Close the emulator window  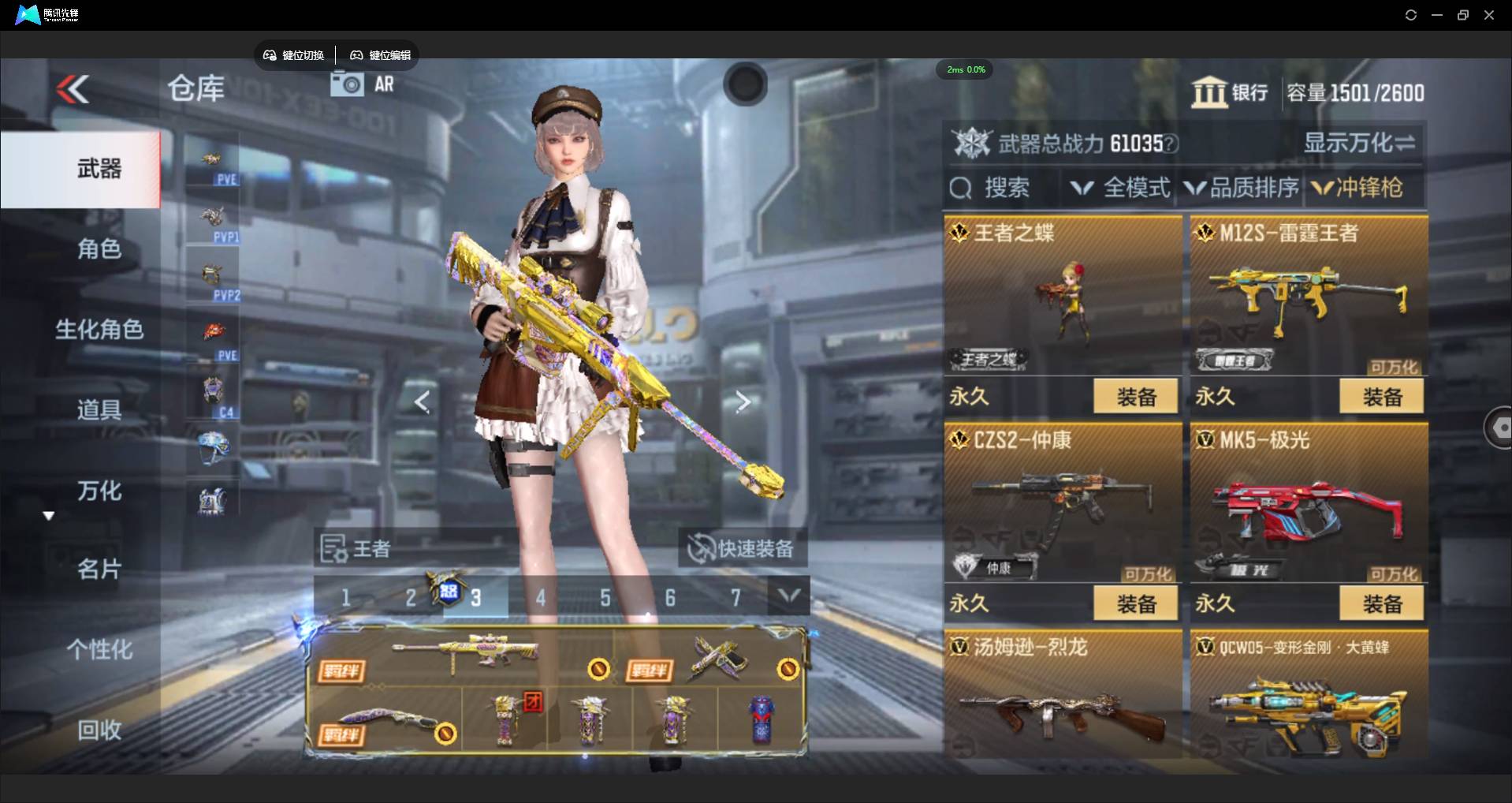point(1489,15)
